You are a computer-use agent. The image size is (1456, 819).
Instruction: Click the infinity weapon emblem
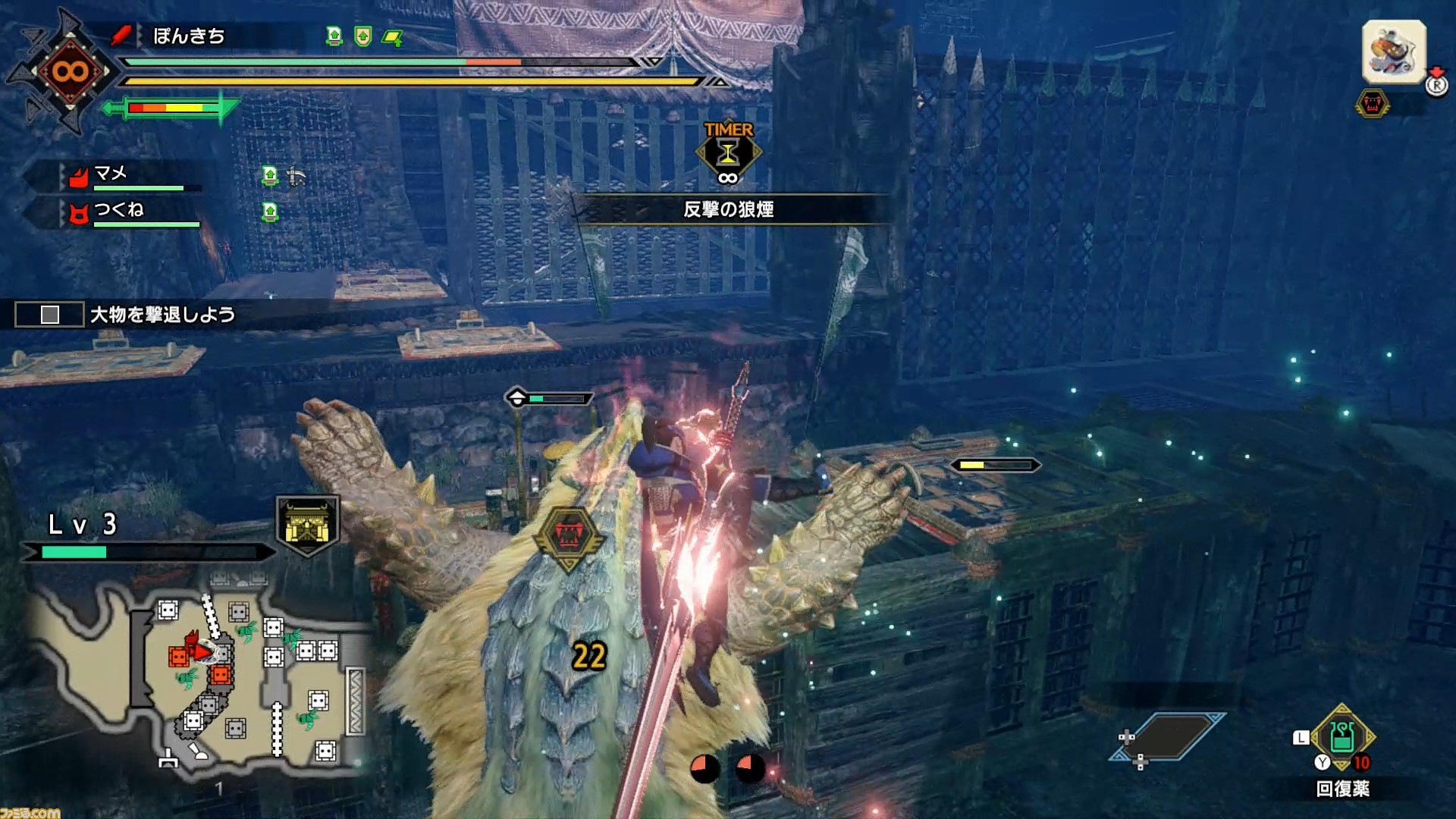[70, 72]
